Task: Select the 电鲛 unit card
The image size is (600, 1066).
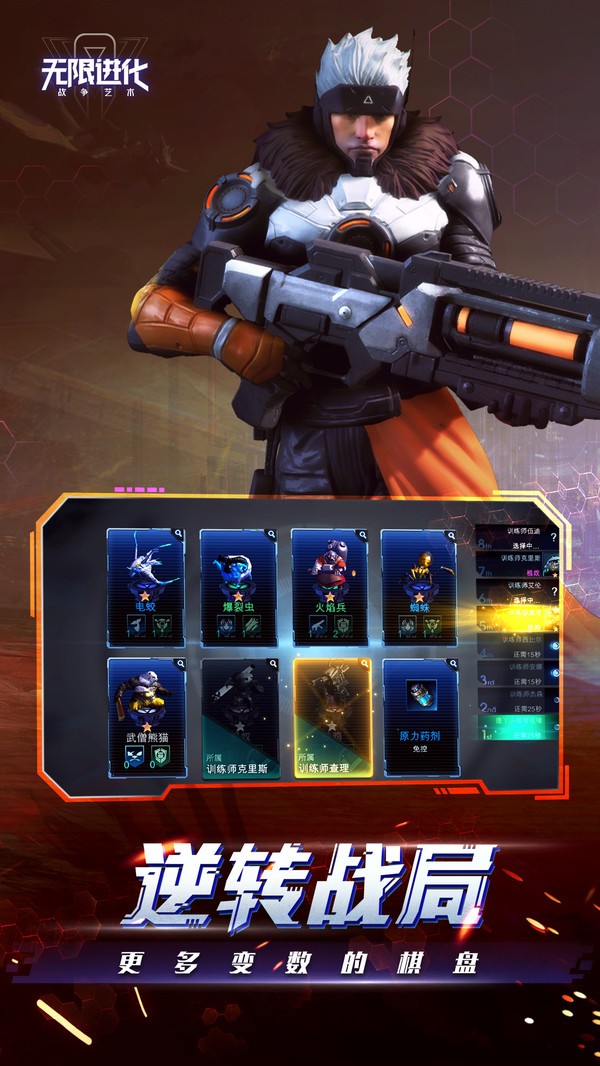Action: click(x=146, y=588)
